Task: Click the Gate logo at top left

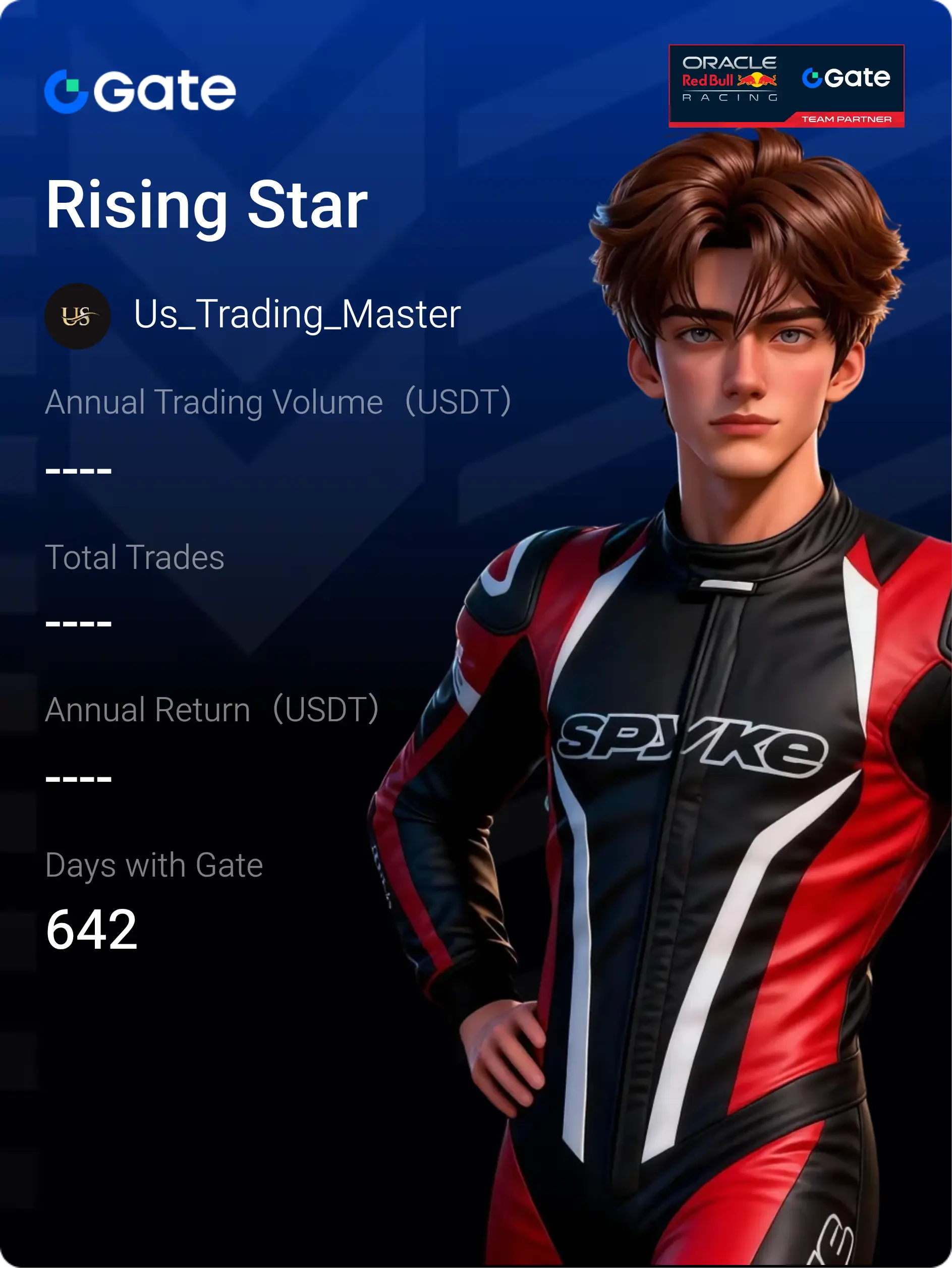Action: click(x=140, y=91)
